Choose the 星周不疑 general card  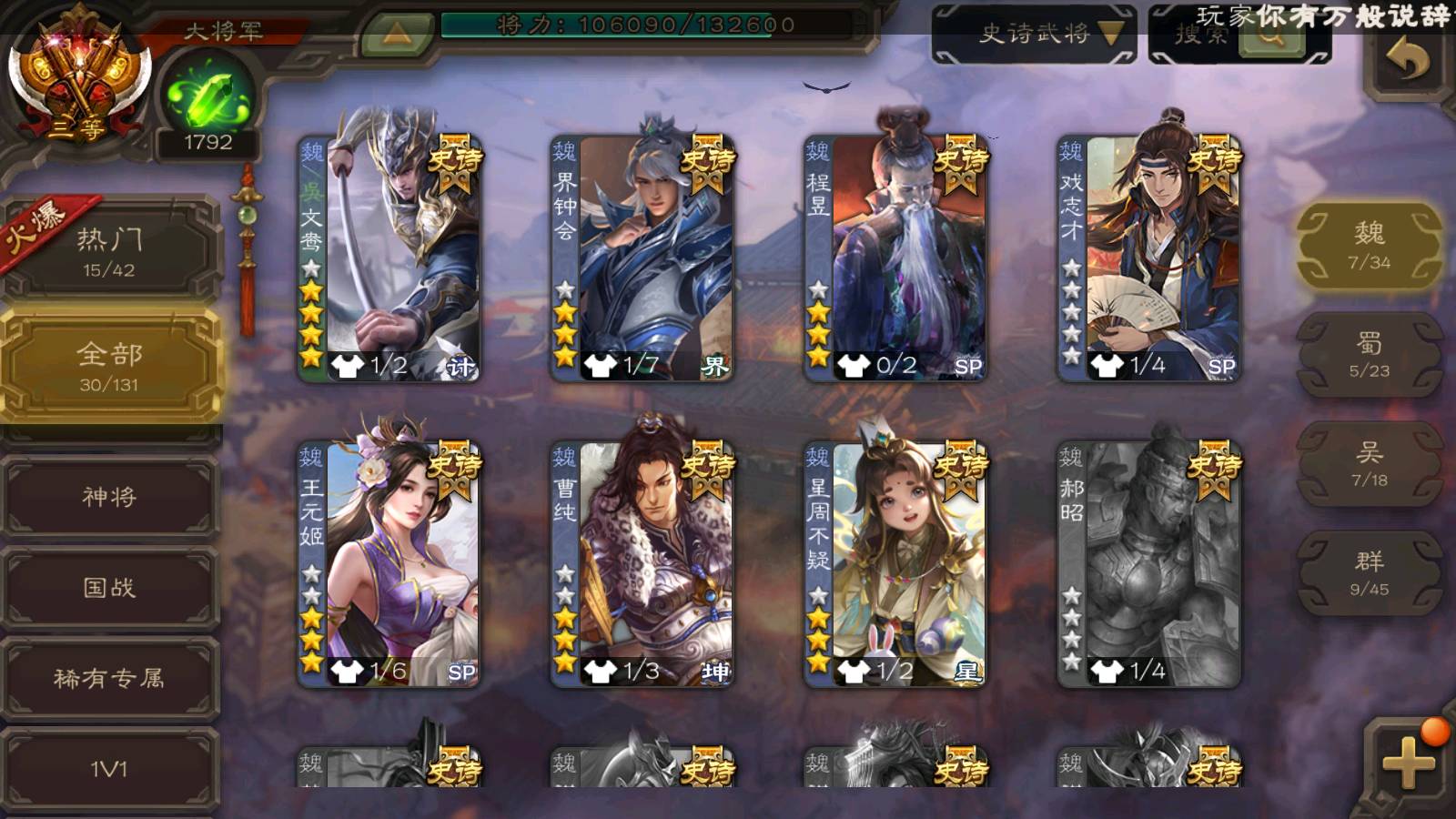(x=895, y=562)
